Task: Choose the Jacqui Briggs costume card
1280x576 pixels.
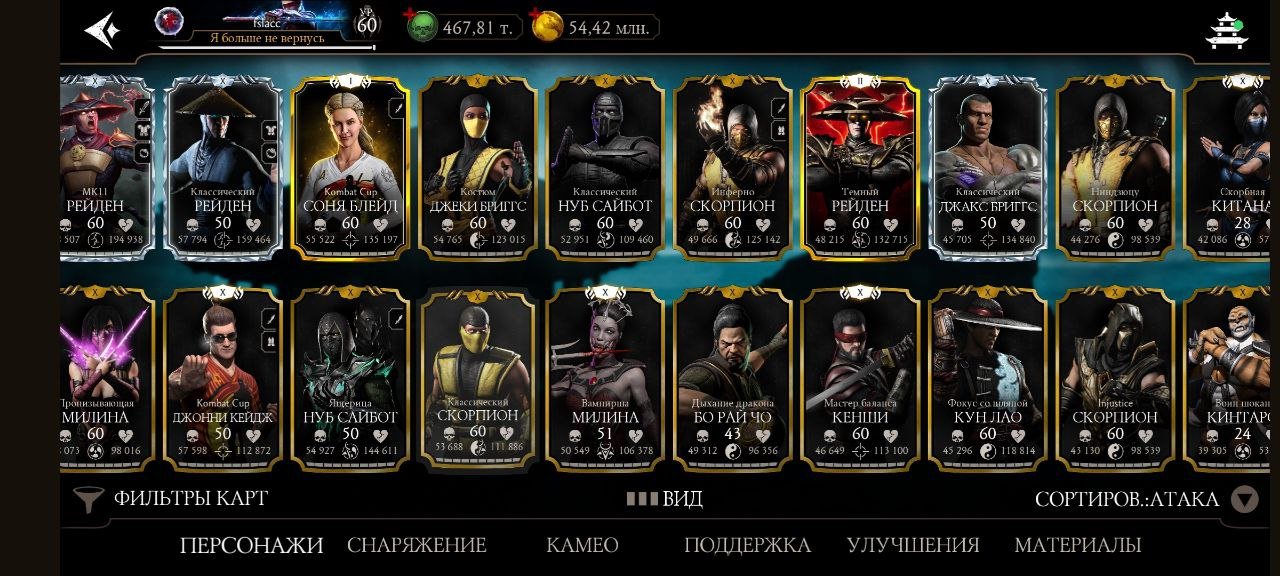Action: (478, 167)
